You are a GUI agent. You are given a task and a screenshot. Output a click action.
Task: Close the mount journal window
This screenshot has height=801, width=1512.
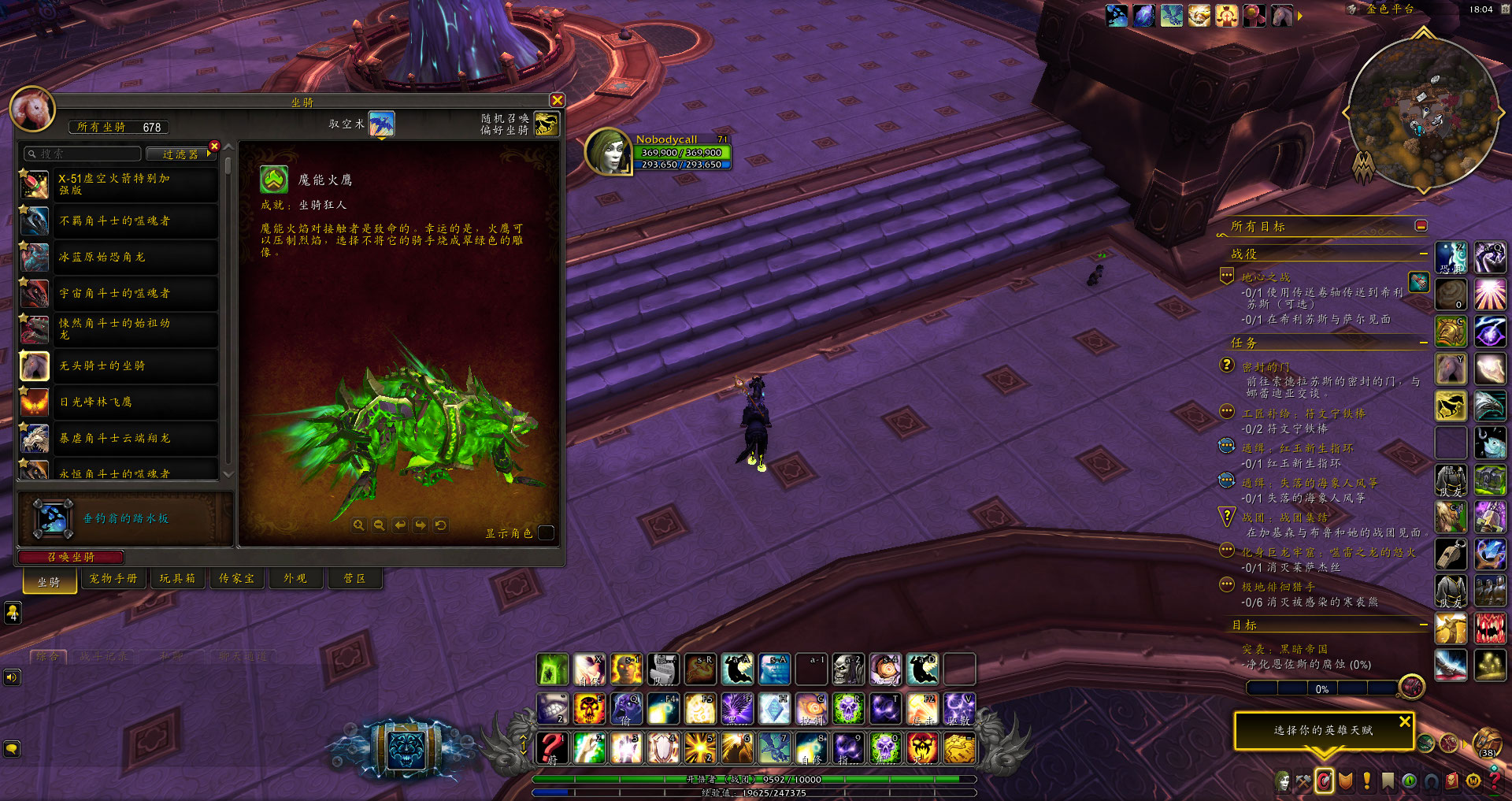(x=558, y=100)
